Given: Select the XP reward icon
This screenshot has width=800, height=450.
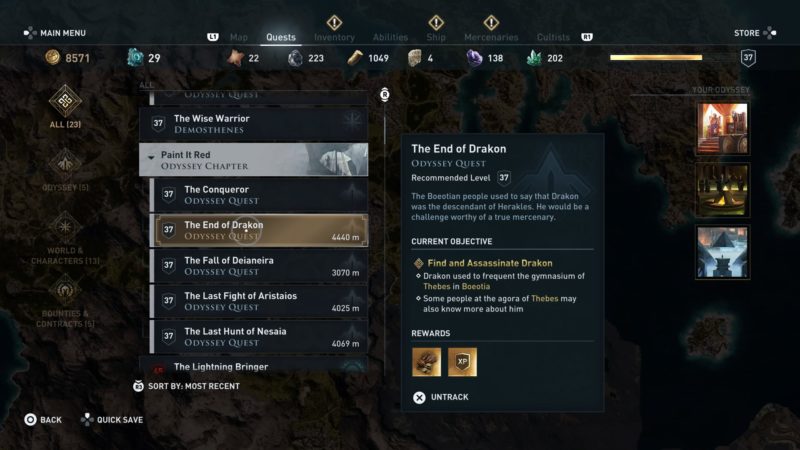Looking at the screenshot, I should [462, 362].
